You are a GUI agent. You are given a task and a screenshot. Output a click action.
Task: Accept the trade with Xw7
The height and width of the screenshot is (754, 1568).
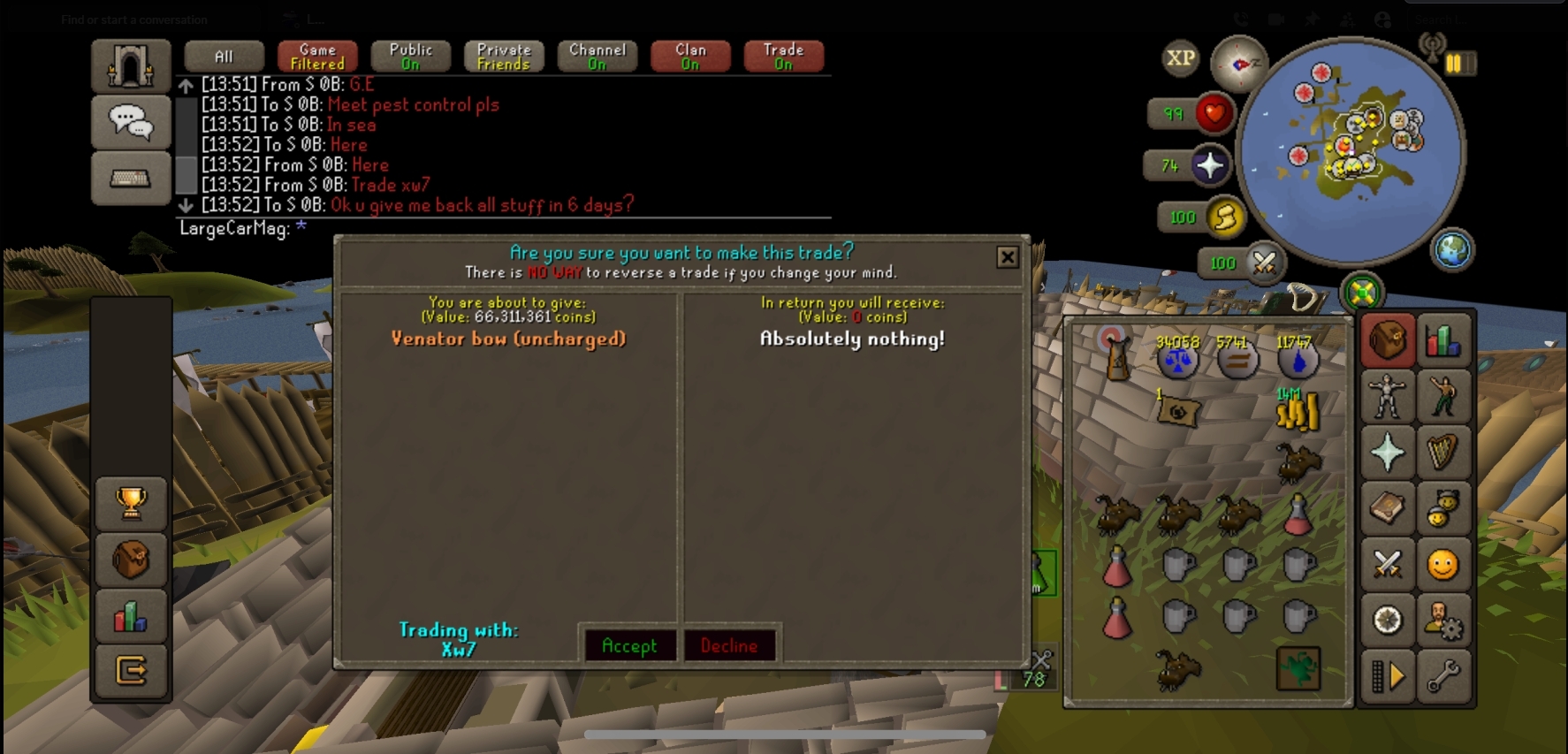[x=629, y=645]
